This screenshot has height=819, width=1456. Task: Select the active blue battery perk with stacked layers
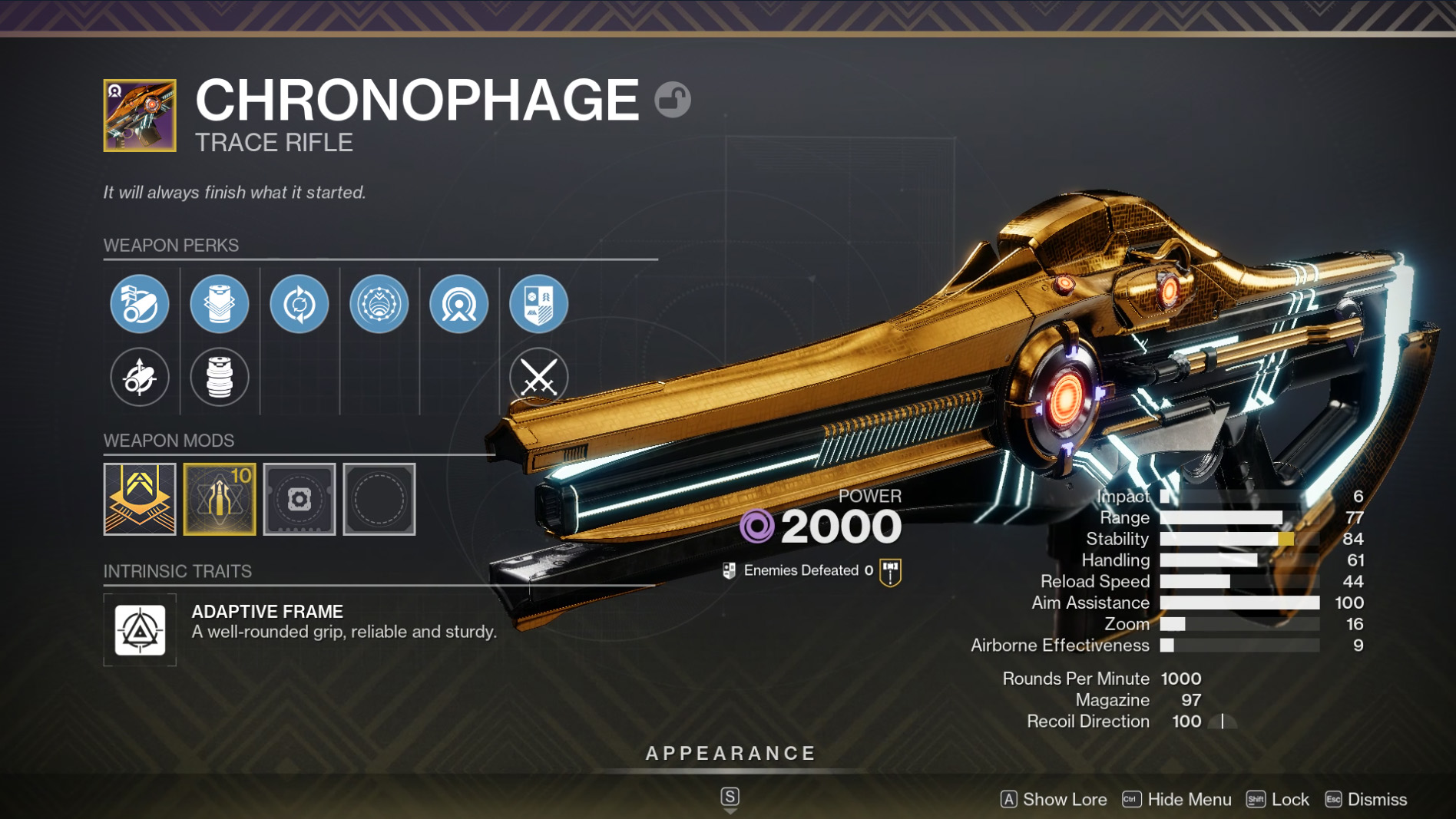click(220, 304)
